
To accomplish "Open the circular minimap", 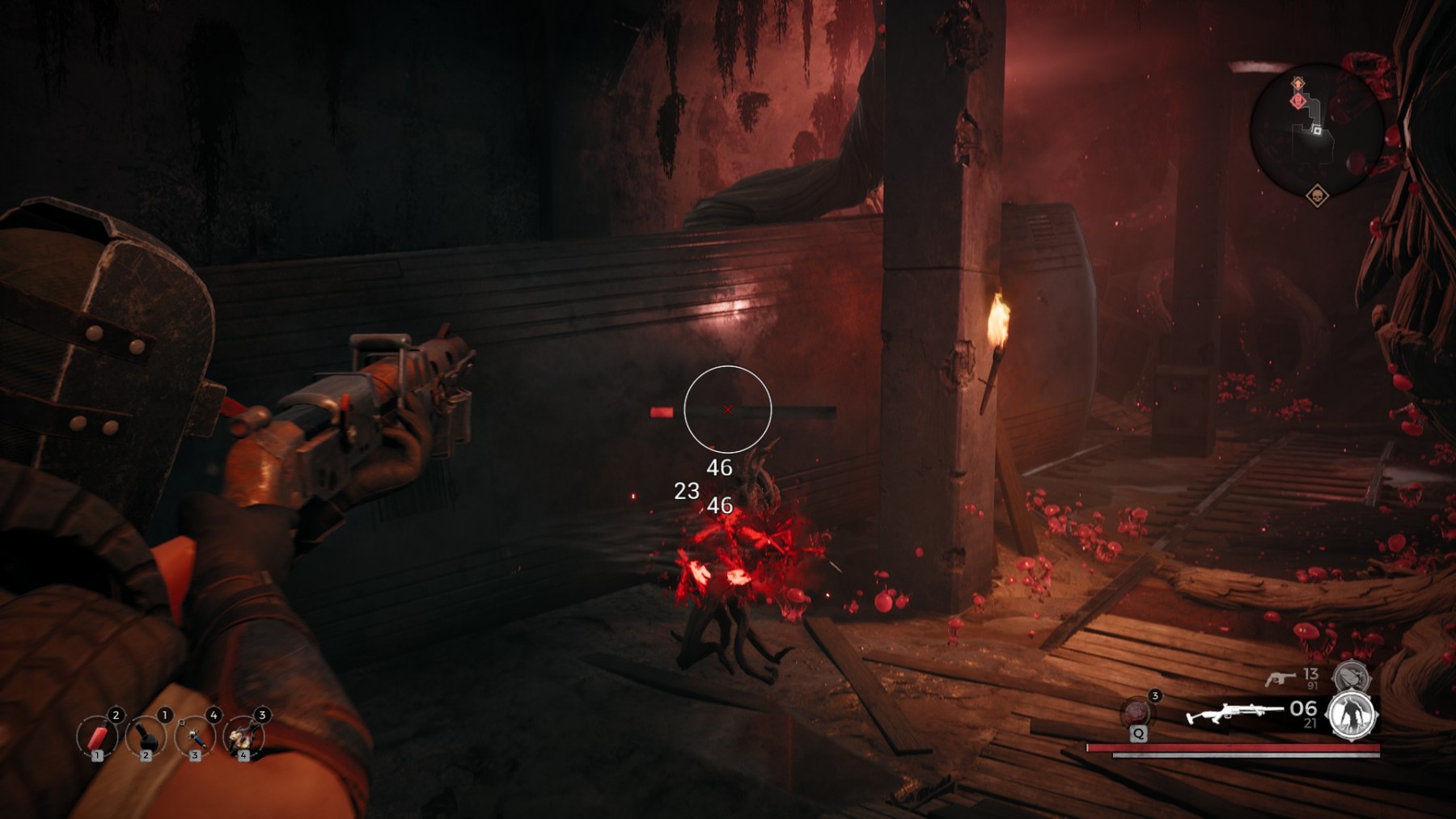I will coord(1316,129).
